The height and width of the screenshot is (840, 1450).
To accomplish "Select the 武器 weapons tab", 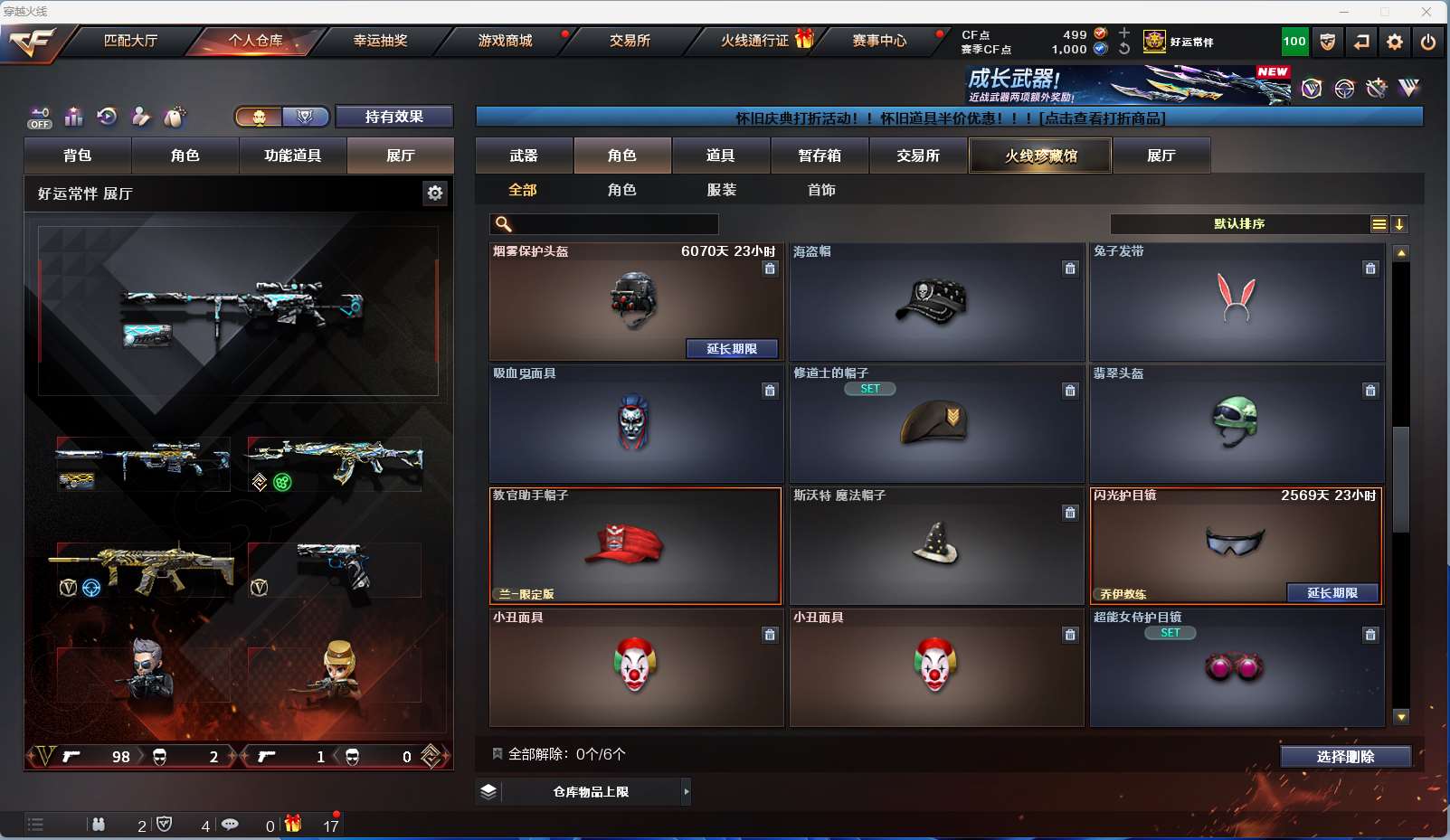I will (x=524, y=156).
